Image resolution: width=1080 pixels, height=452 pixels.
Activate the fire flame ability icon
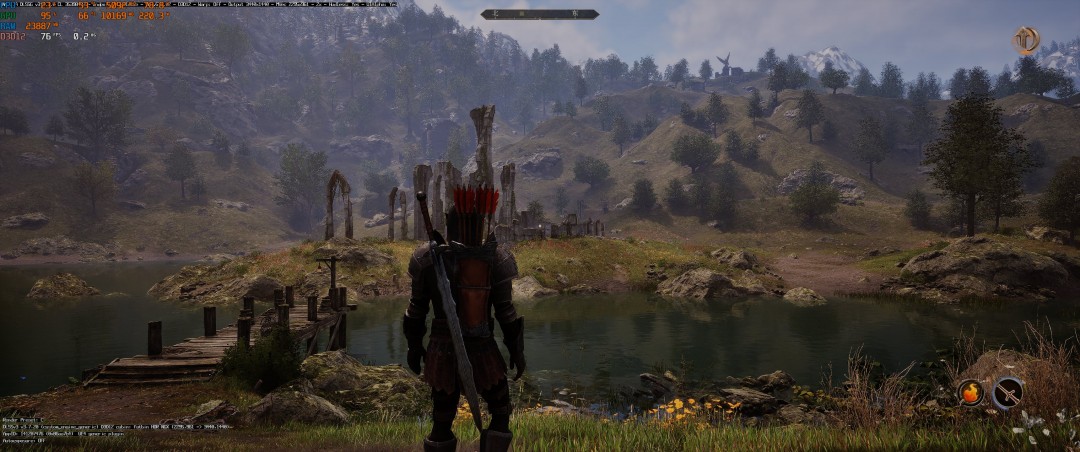pyautogui.click(x=970, y=392)
